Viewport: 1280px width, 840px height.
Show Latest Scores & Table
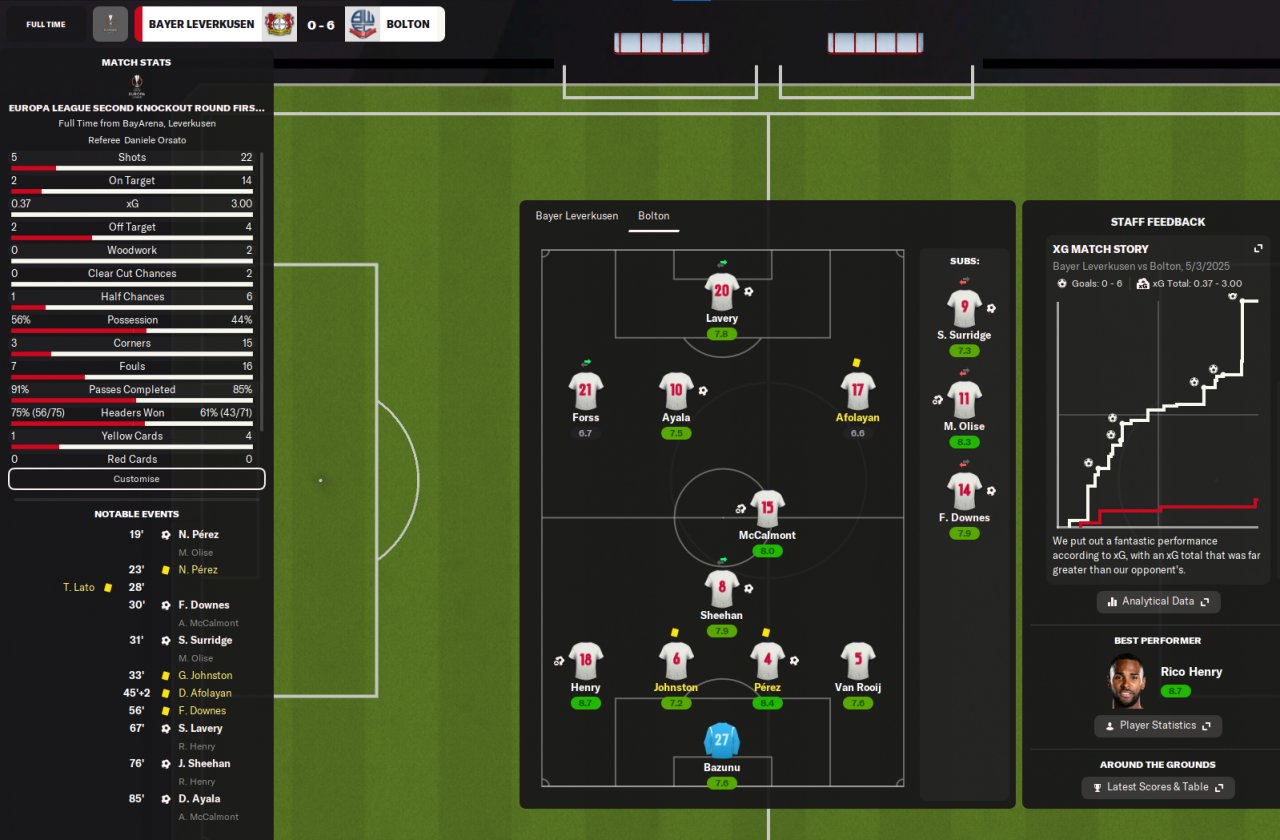(x=1158, y=788)
